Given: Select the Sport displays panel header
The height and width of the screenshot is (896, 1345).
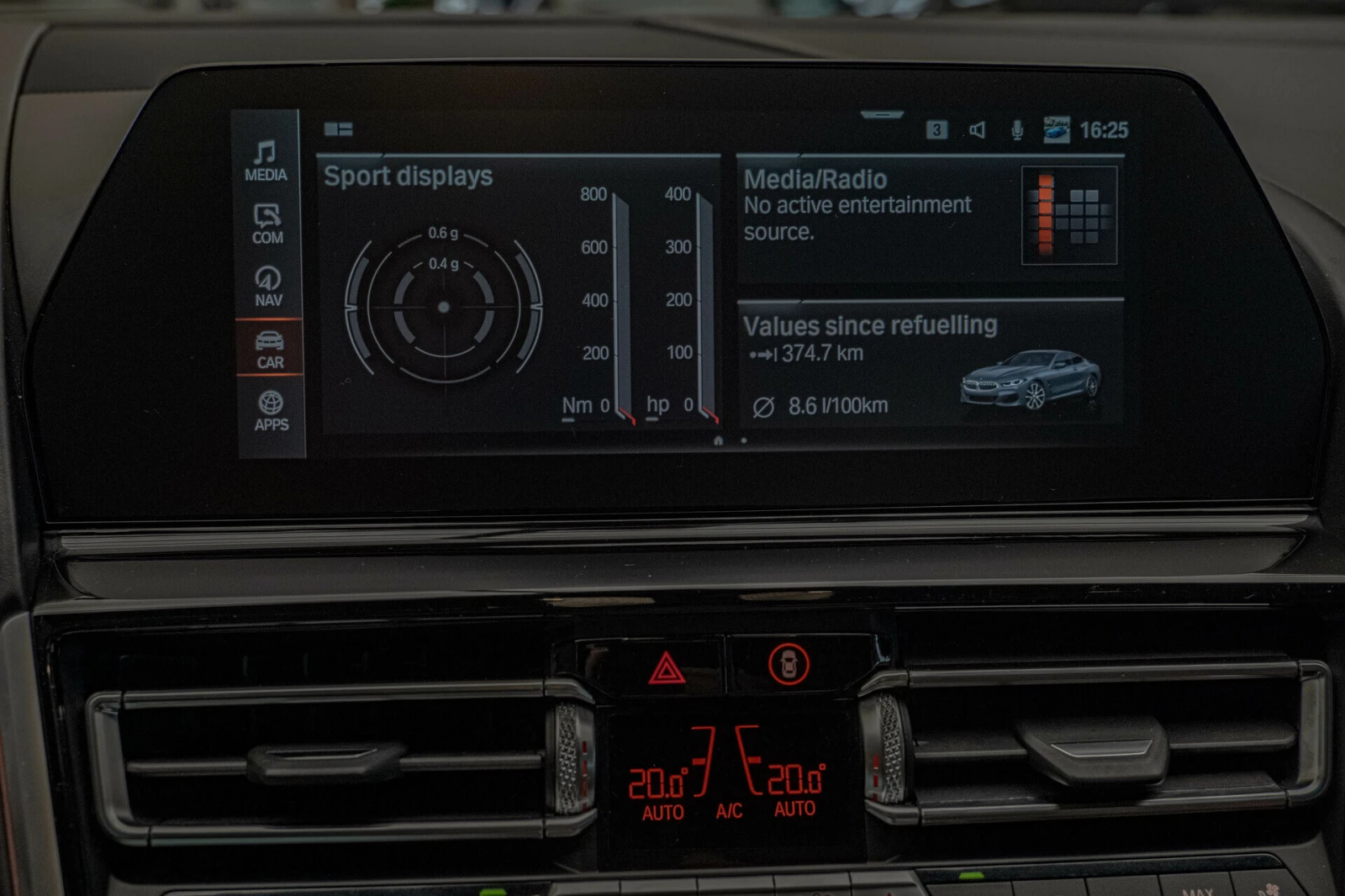Looking at the screenshot, I should coord(409,177).
